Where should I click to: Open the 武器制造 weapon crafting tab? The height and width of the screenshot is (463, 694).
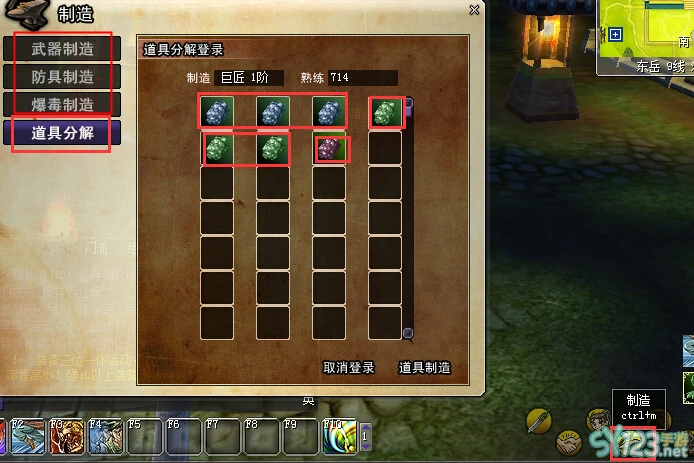click(62, 48)
